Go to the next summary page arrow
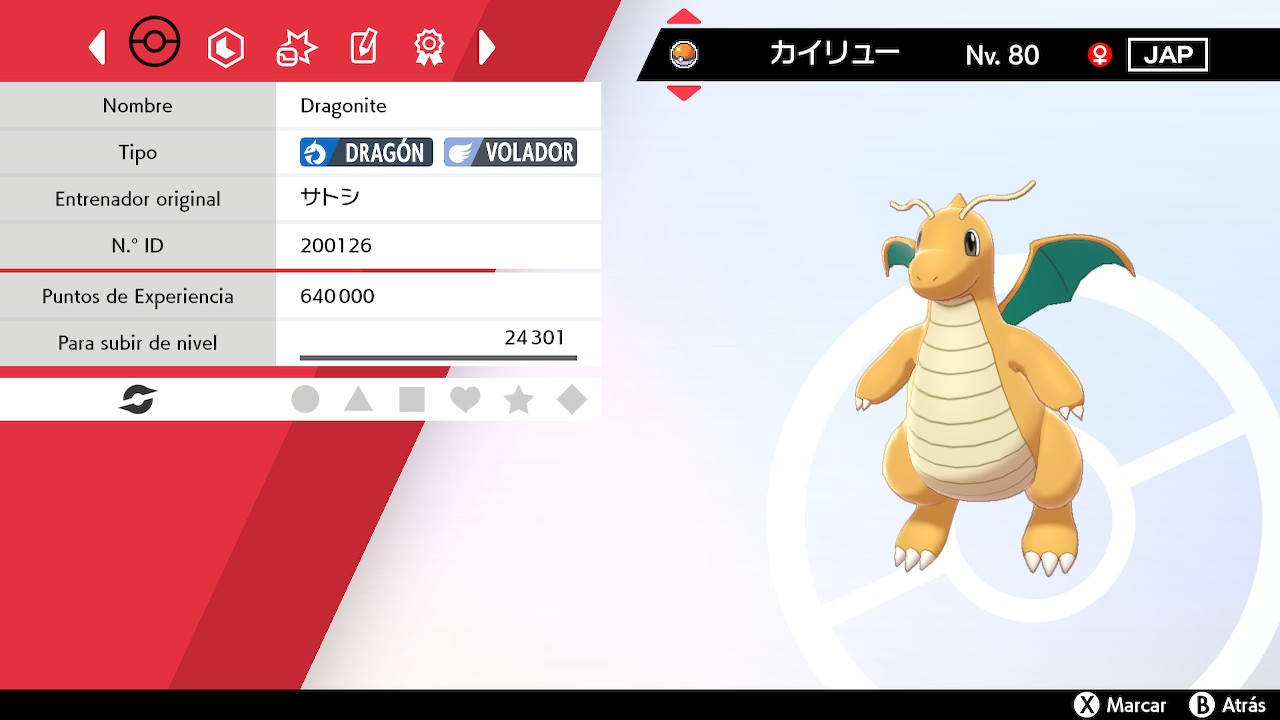The image size is (1280, 720). click(x=487, y=47)
